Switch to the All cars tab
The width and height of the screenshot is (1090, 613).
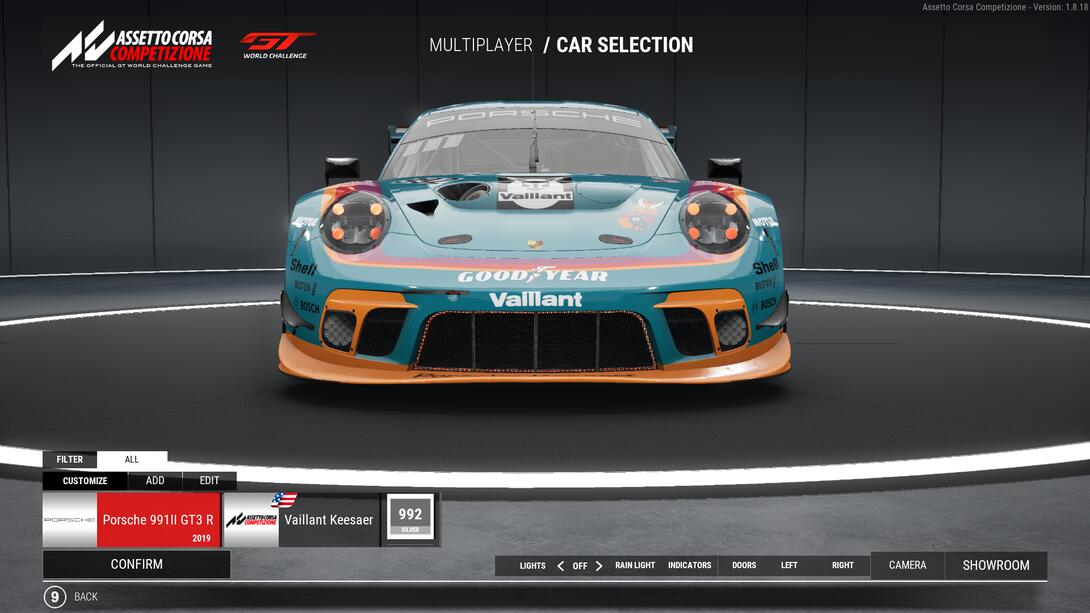[x=132, y=460]
